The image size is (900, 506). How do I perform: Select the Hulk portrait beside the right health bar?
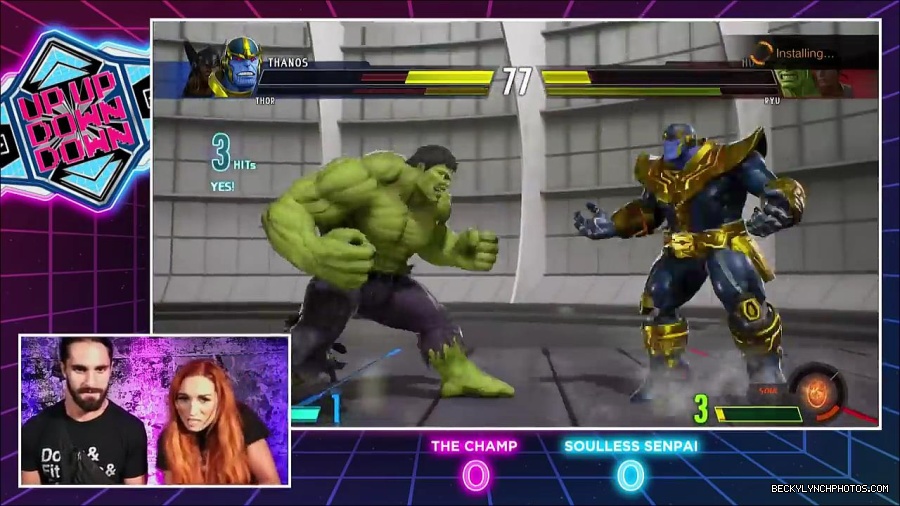[x=795, y=80]
